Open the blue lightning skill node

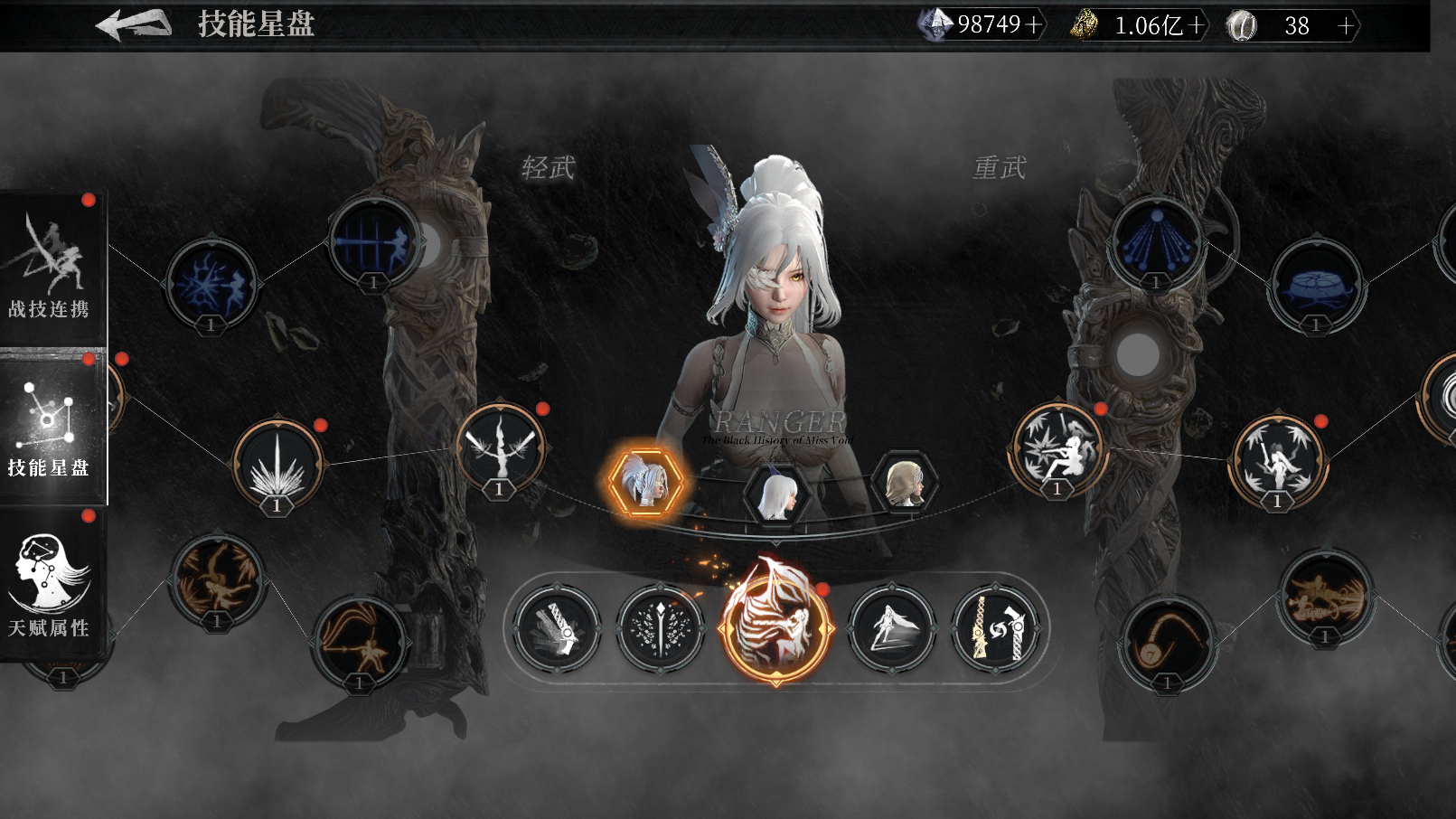(211, 284)
